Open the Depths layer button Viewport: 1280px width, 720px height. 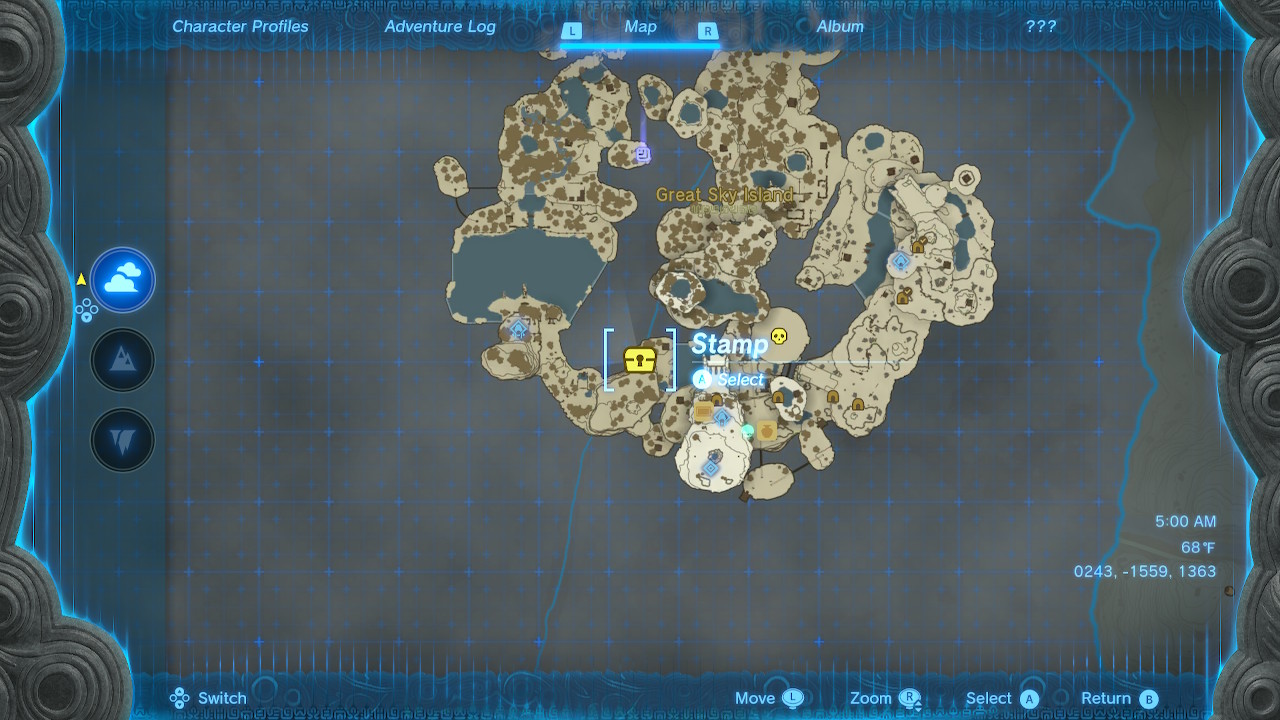(122, 438)
